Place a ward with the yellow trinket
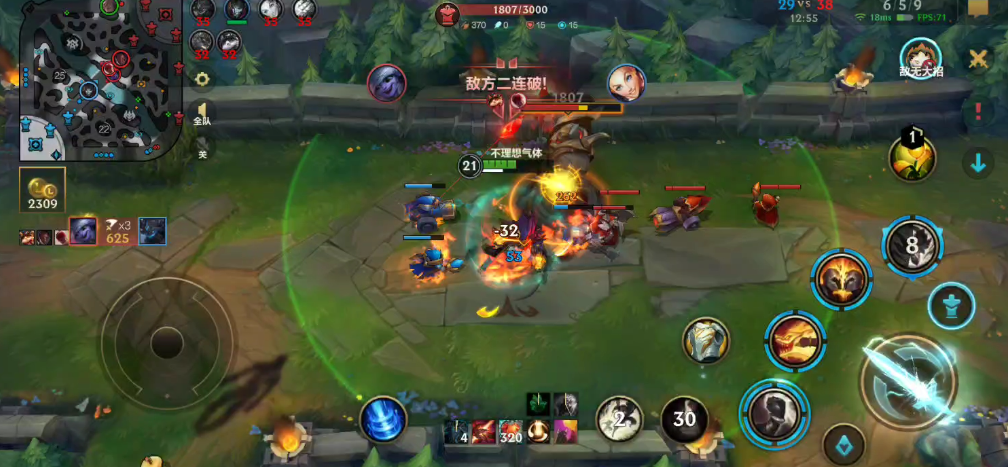The height and width of the screenshot is (467, 1008). pyautogui.click(x=912, y=157)
